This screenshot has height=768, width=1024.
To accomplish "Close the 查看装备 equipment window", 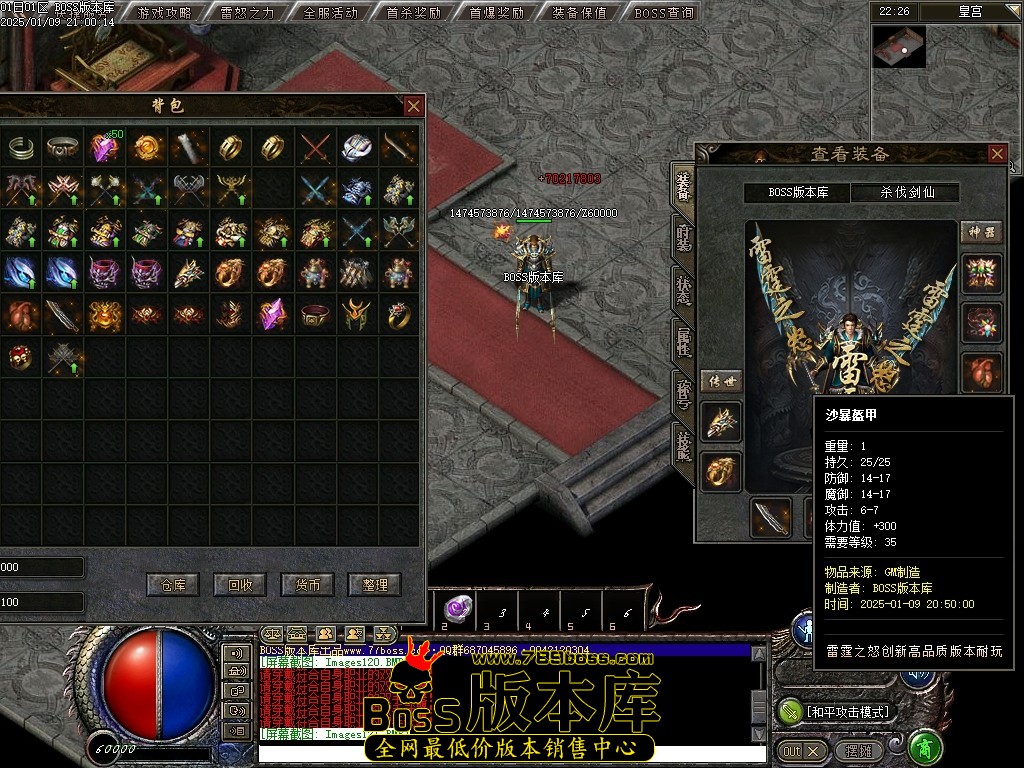I will coord(997,153).
